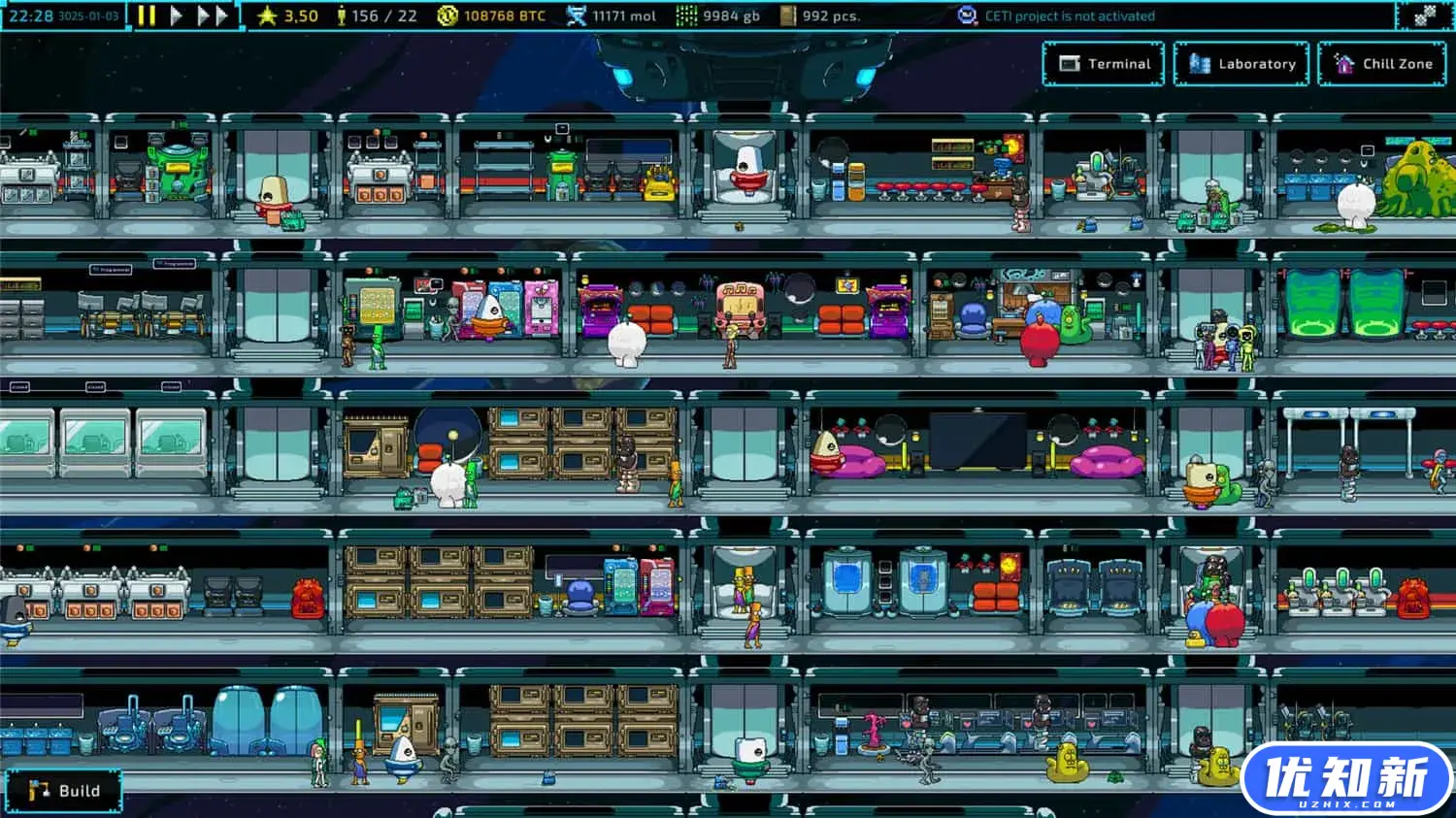Open the Terminal panel
Screen dimensions: 1456x818
[1104, 64]
